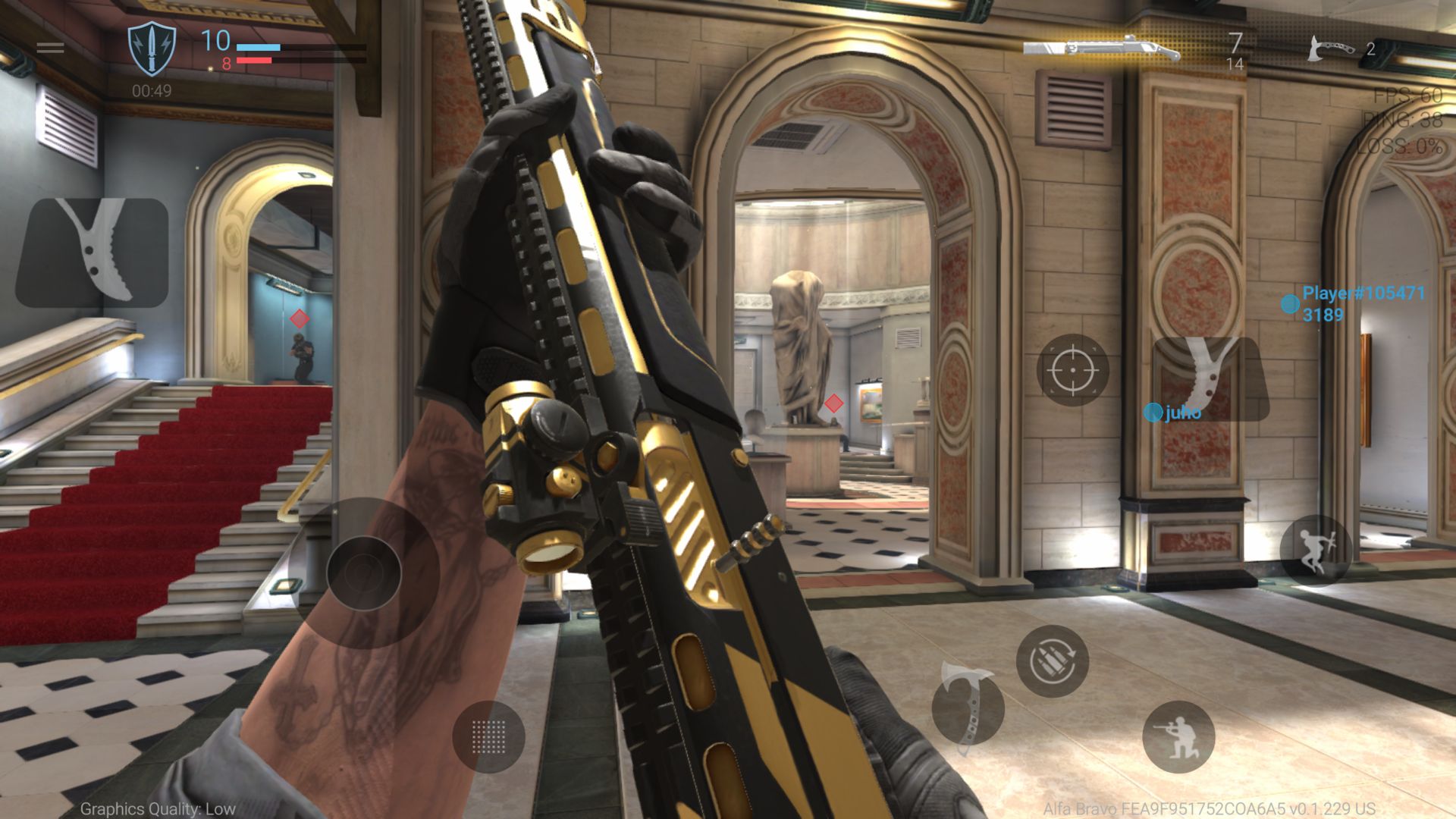Viewport: 1456px width, 819px height.
Task: Open the hamburger menu
Action: (x=50, y=47)
